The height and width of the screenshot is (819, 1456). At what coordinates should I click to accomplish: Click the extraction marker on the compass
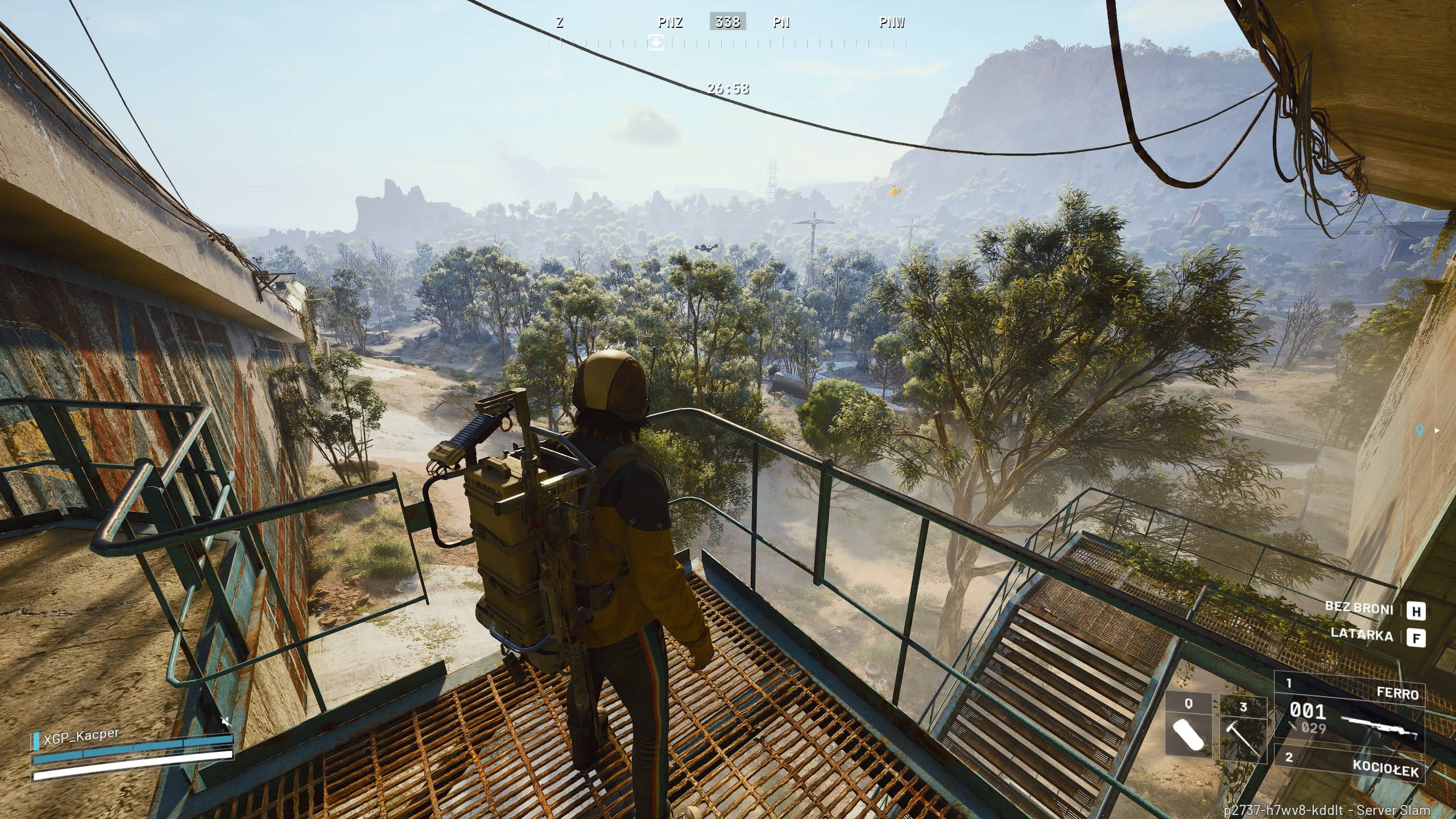click(656, 42)
